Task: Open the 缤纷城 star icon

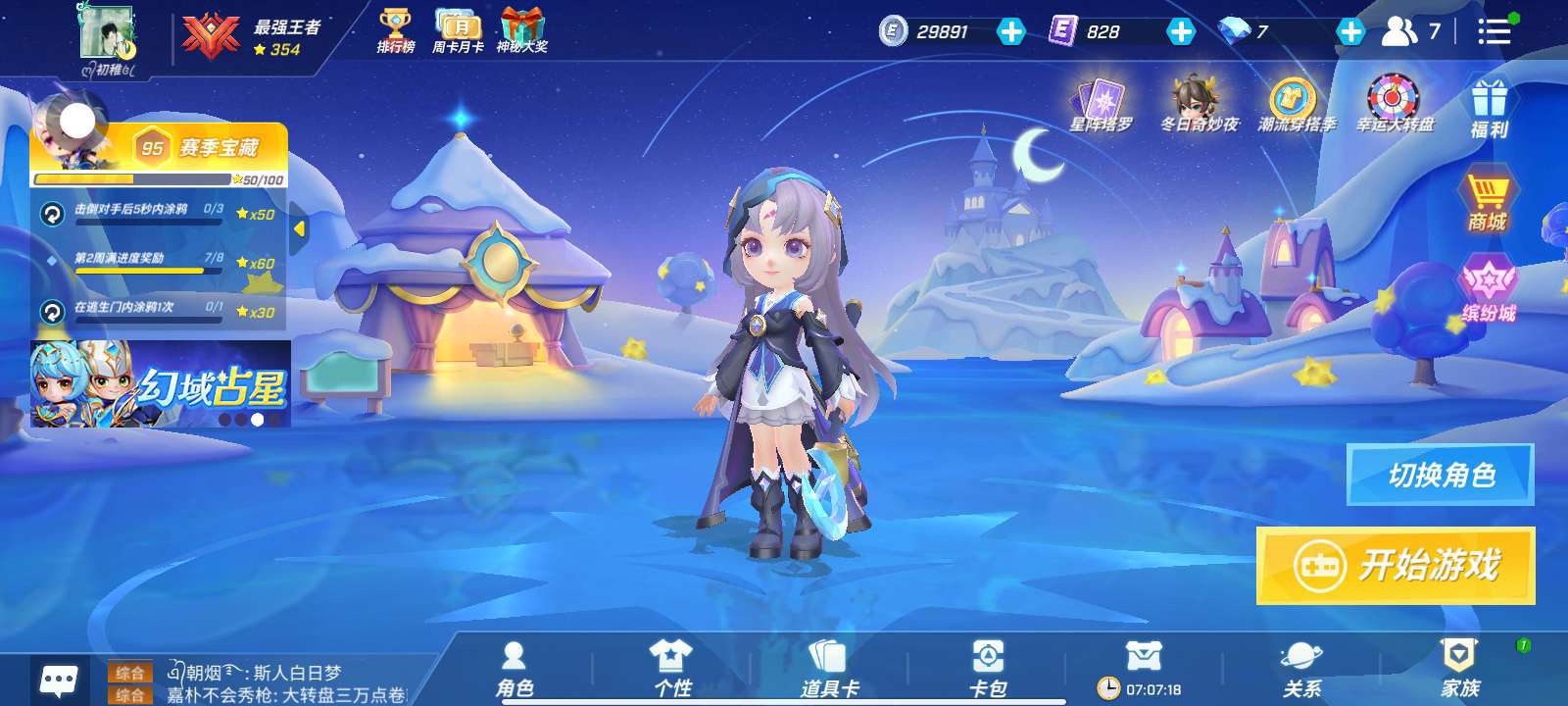Action: coord(1488,289)
